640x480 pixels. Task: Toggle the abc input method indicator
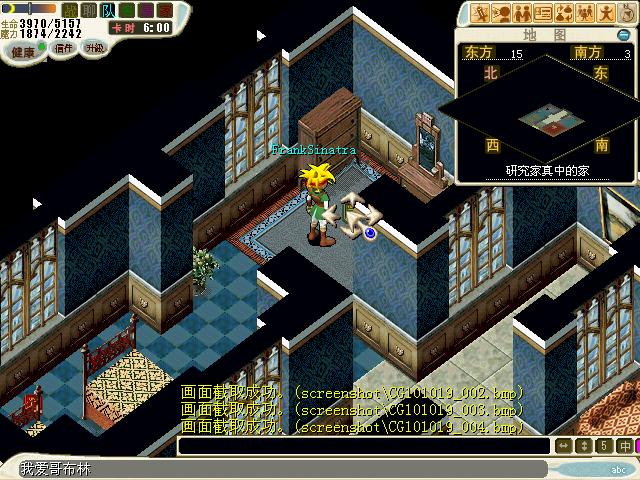point(617,468)
